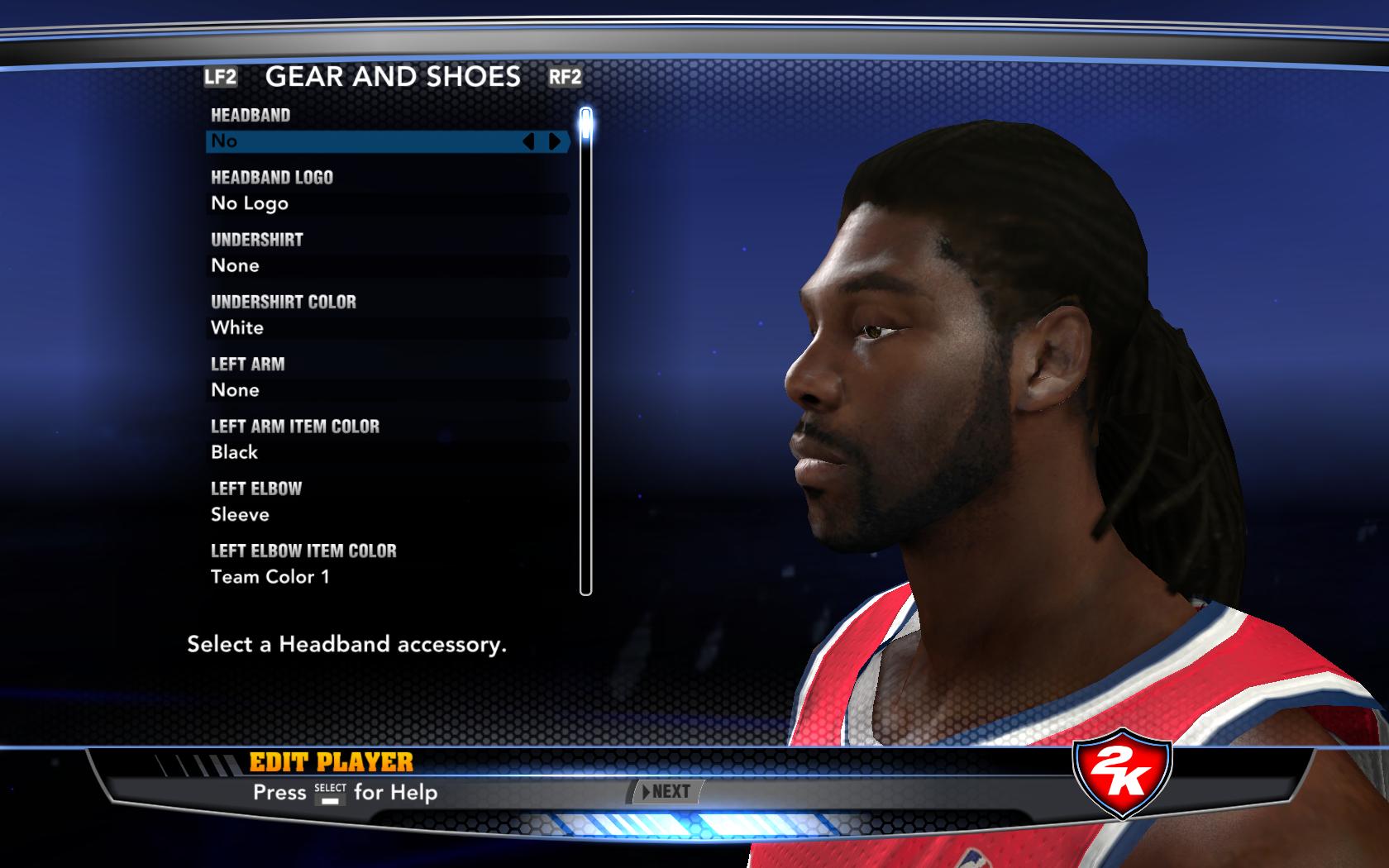Click the gear list scrollbar handle
The height and width of the screenshot is (868, 1389).
586,124
